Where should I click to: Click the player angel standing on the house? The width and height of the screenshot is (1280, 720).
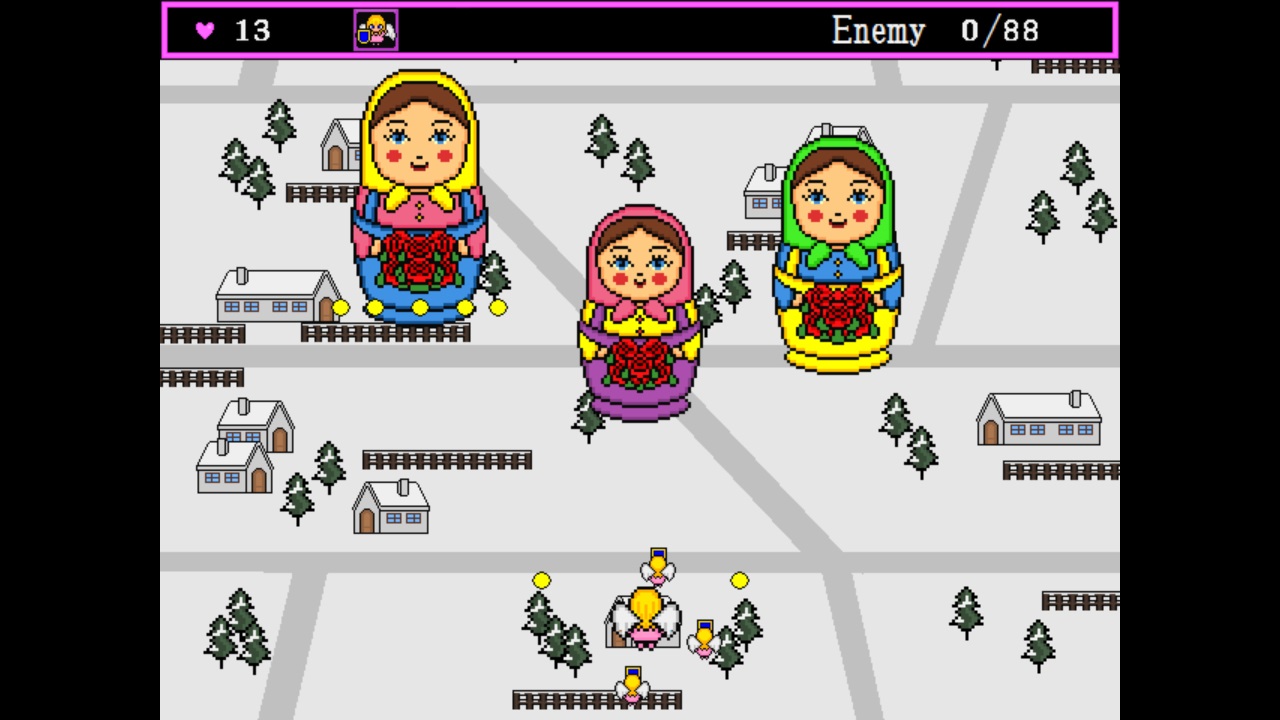(645, 615)
